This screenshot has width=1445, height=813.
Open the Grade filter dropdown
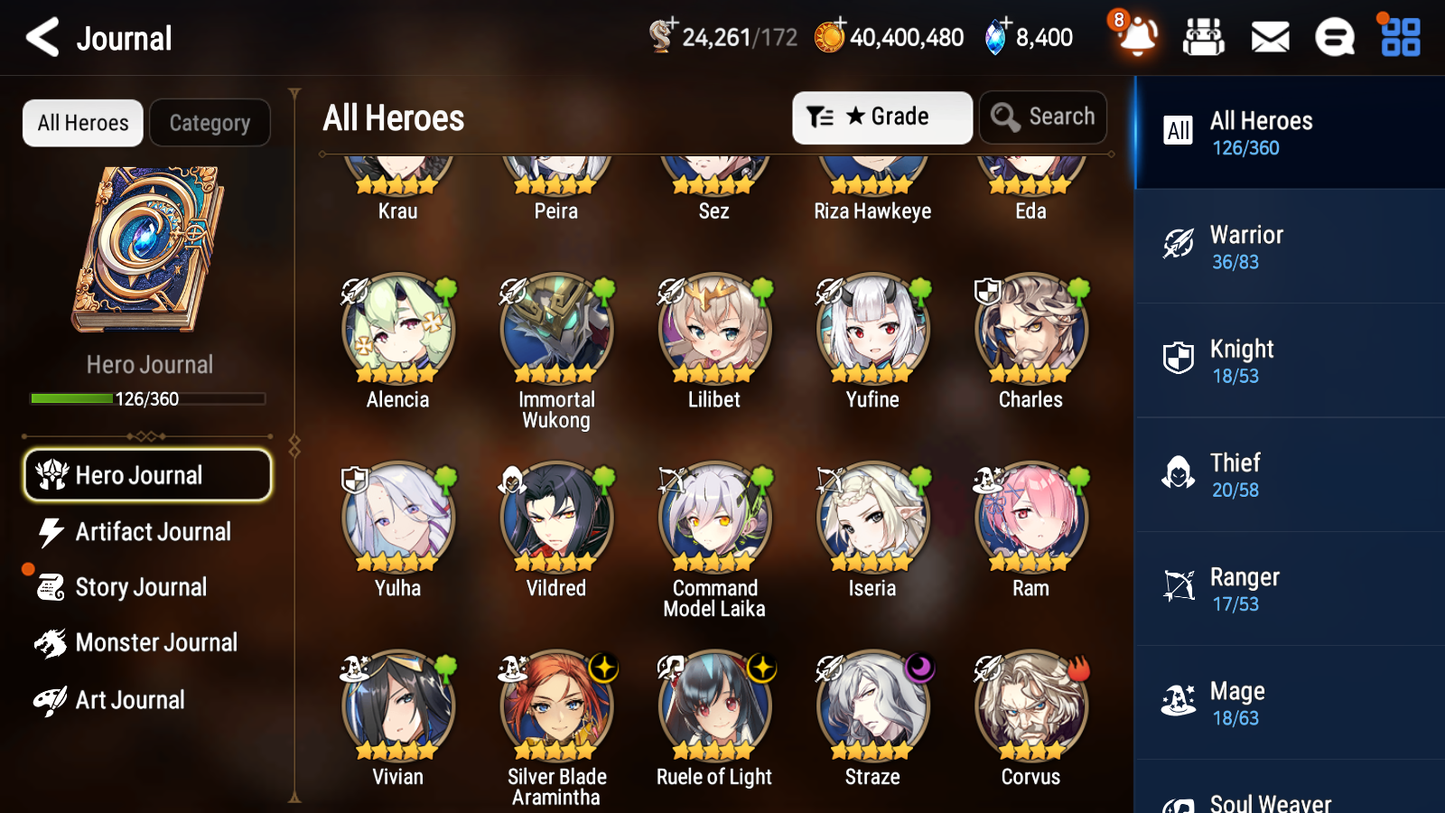881,117
